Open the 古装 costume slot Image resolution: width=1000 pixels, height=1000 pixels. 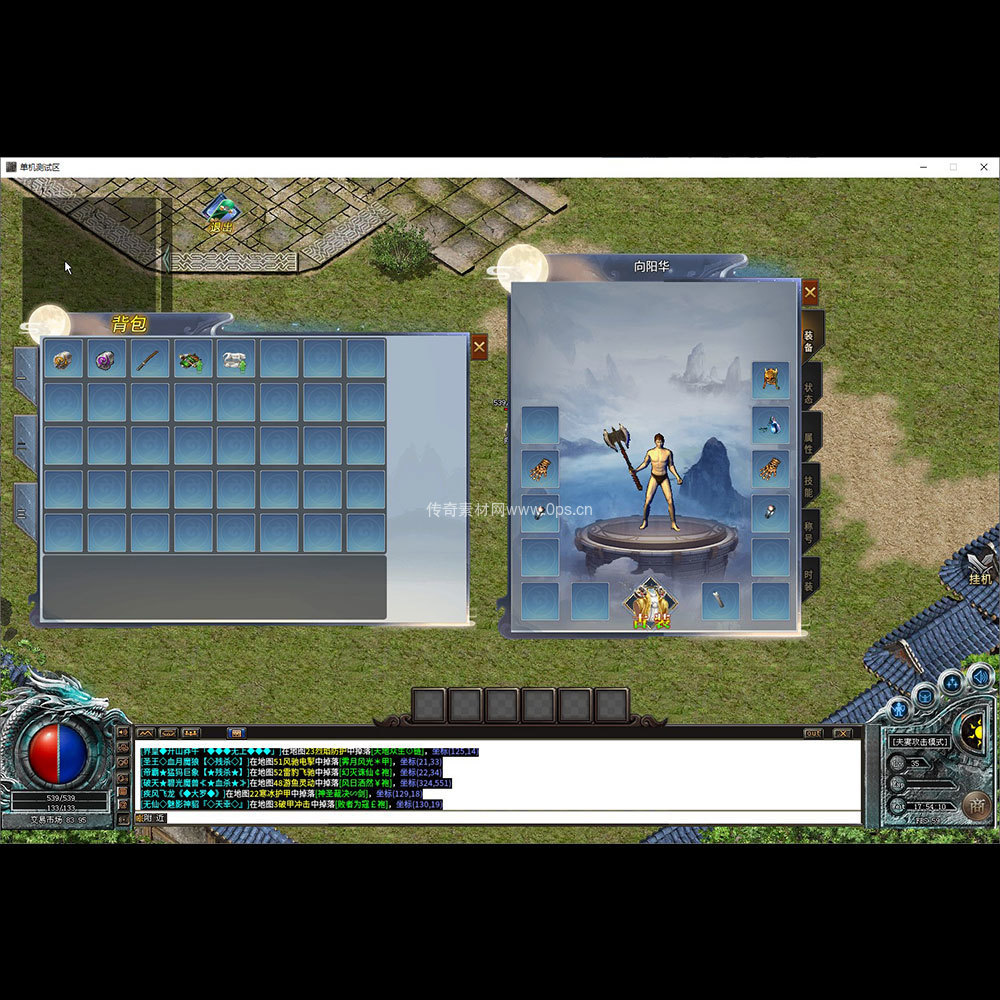click(651, 604)
